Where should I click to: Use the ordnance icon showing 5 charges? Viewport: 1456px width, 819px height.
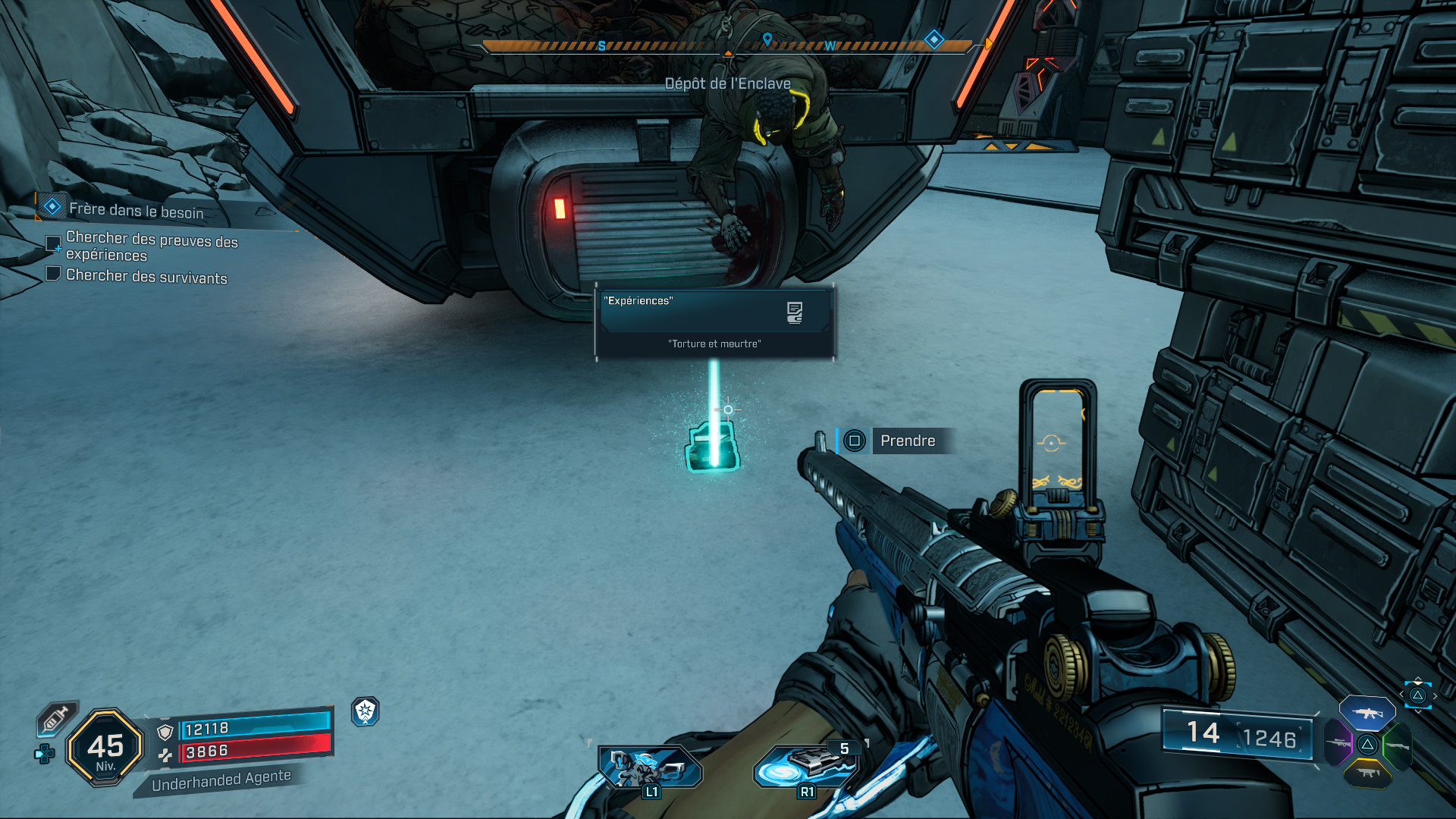pos(807,767)
